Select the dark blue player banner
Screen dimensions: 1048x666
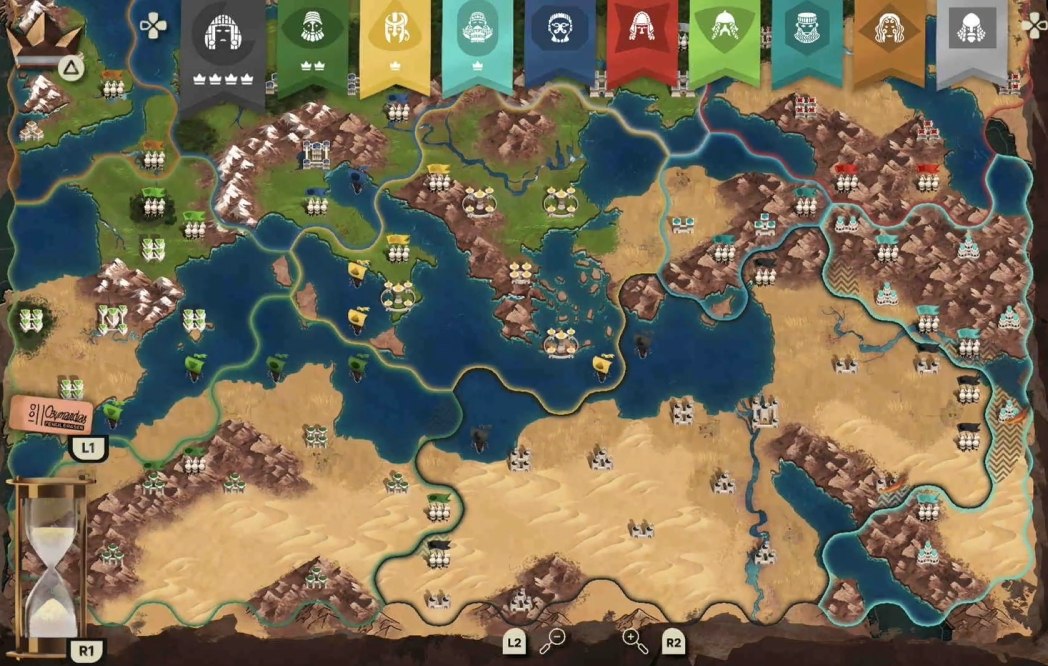coord(559,42)
